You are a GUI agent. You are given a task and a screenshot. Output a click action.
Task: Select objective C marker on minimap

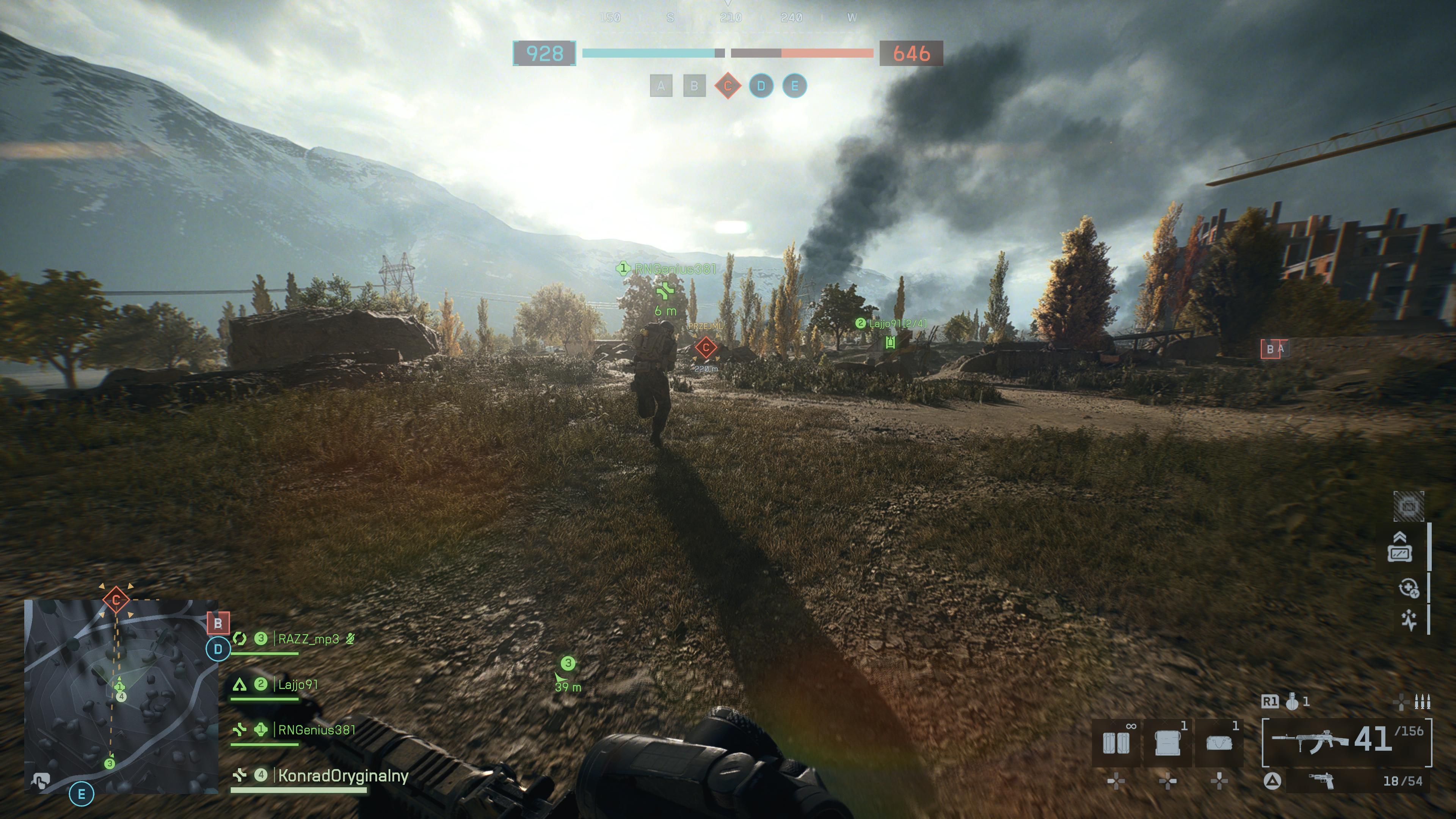click(116, 599)
